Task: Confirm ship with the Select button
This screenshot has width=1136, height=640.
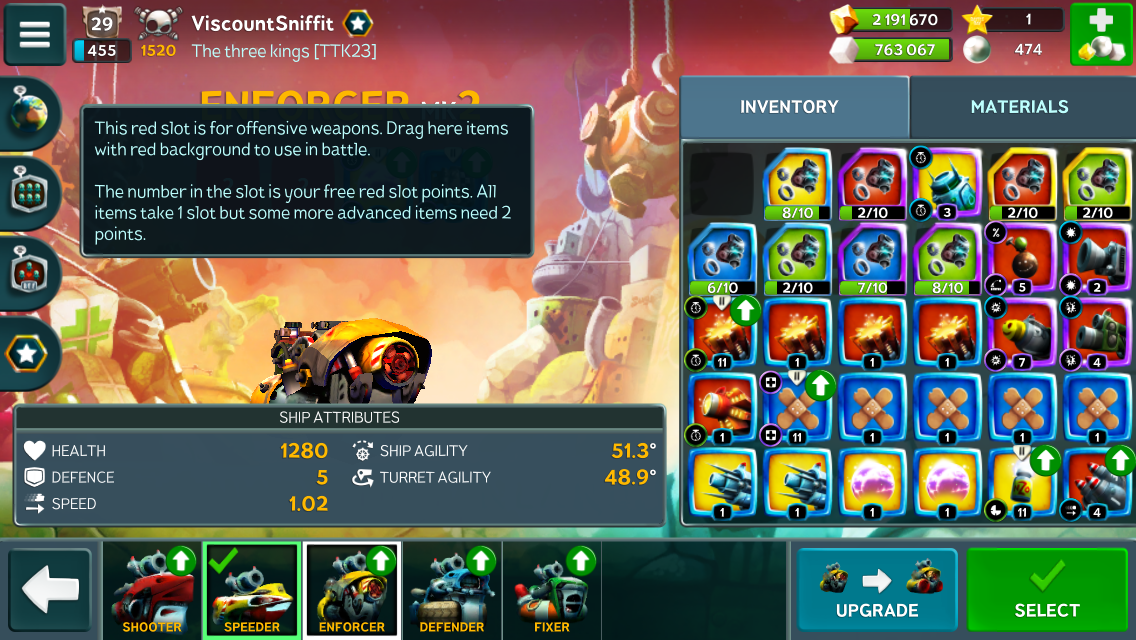Action: pos(1047,590)
